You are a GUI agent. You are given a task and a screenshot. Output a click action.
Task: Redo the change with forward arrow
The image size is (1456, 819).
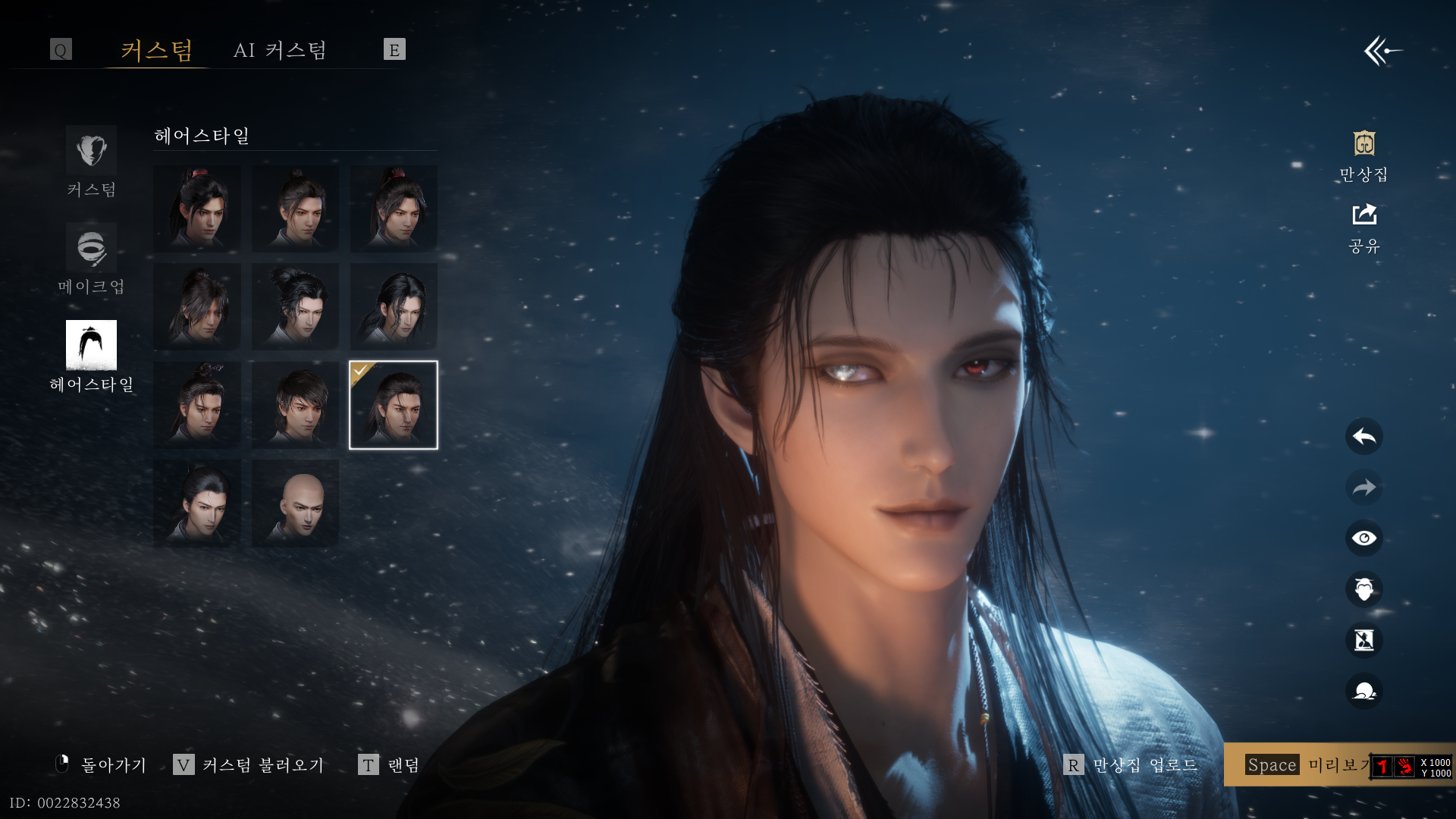click(x=1363, y=488)
